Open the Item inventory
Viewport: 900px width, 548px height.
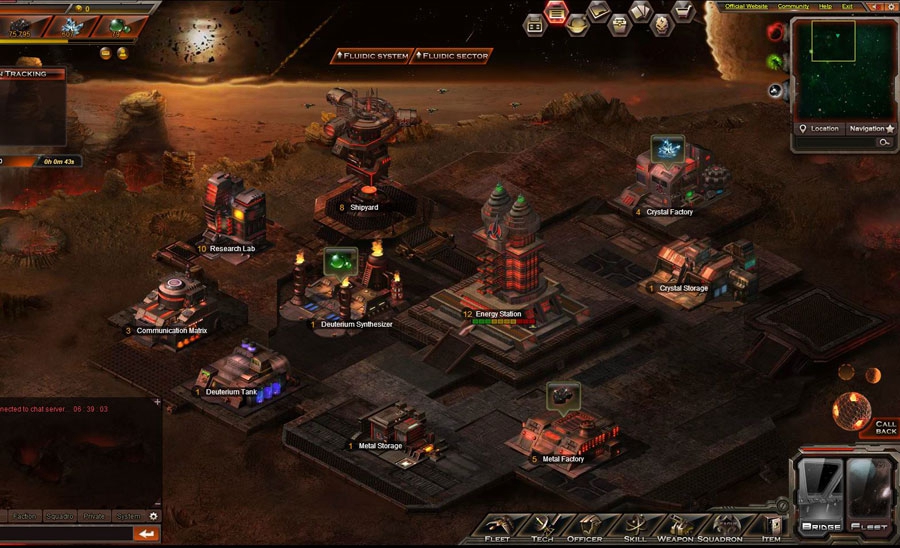[770, 527]
